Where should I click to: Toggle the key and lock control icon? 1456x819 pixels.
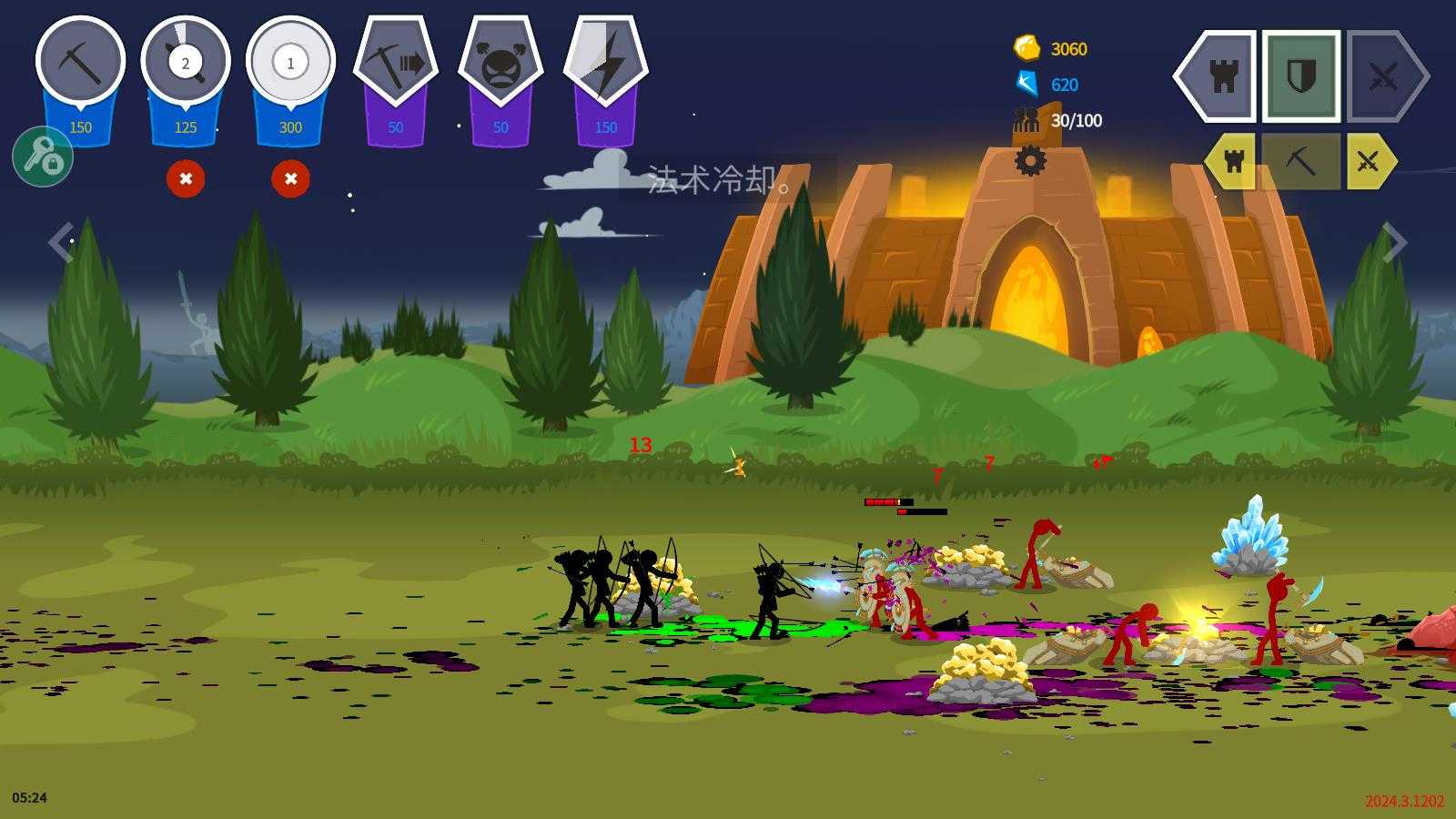tap(43, 157)
